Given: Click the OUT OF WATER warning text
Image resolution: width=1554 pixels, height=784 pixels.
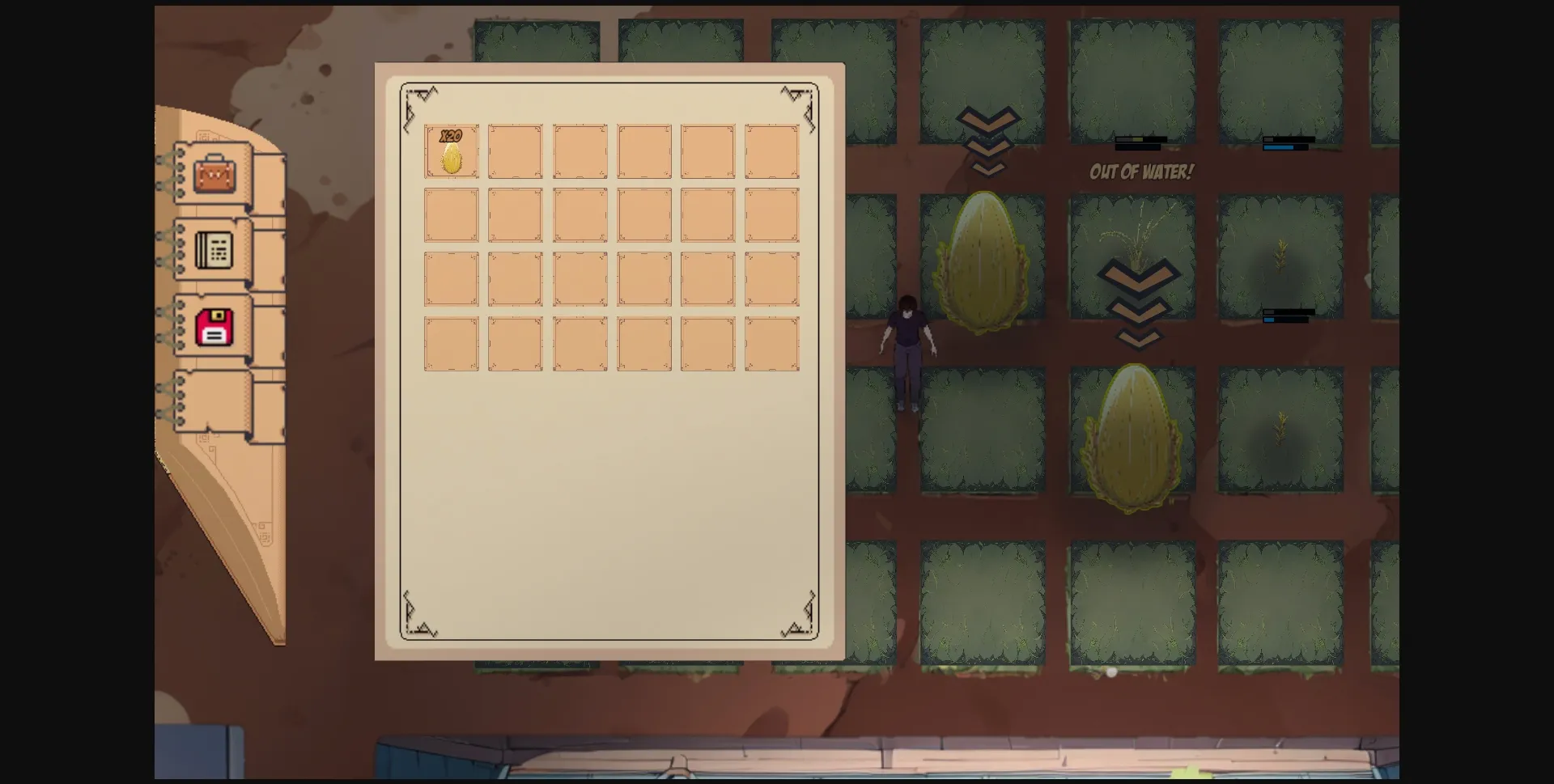Looking at the screenshot, I should tap(1141, 172).
